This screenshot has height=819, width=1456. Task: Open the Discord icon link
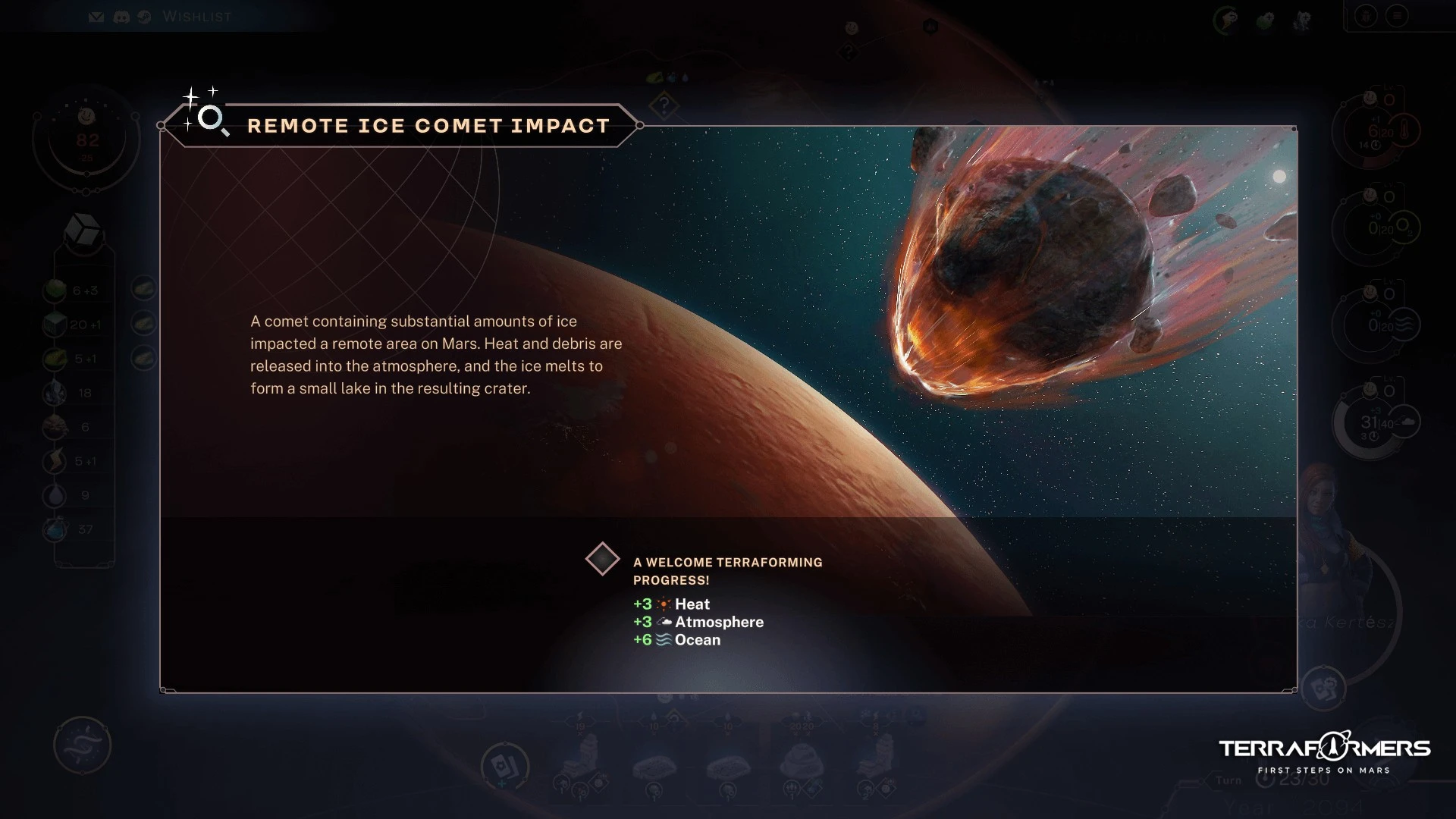coord(121,17)
